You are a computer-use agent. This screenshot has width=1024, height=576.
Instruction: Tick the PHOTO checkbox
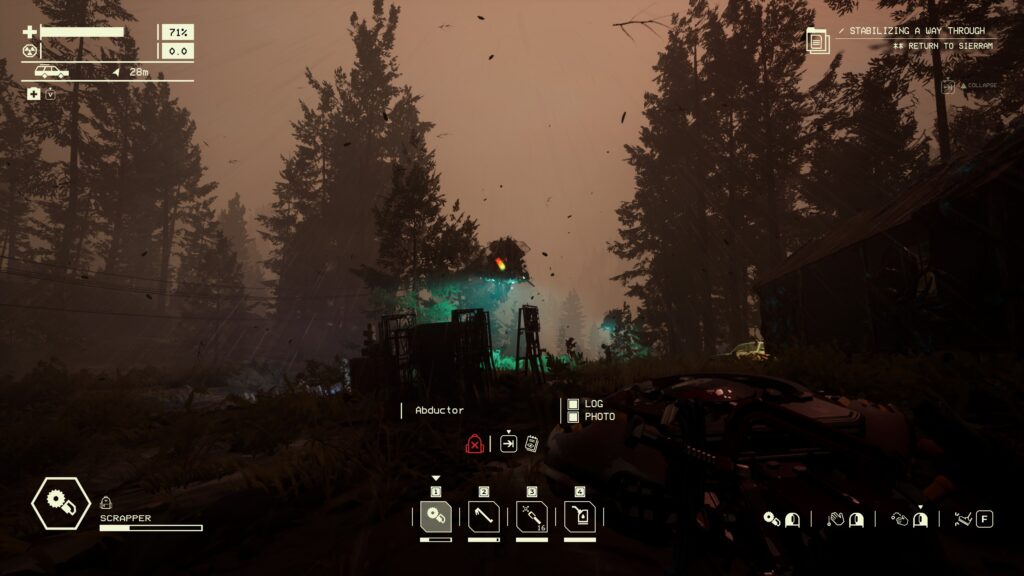coord(573,416)
